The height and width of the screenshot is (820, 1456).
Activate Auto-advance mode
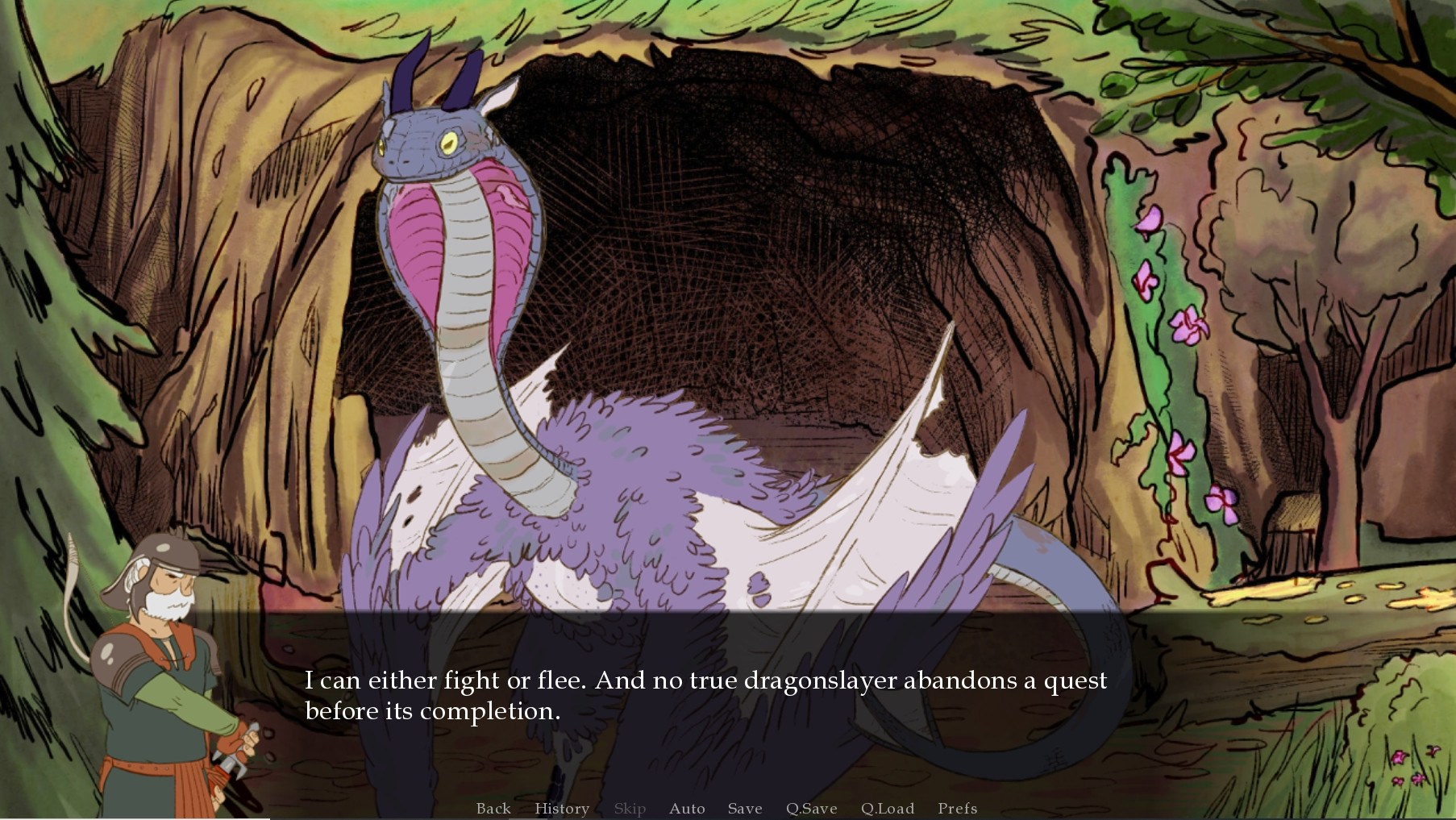(x=686, y=809)
